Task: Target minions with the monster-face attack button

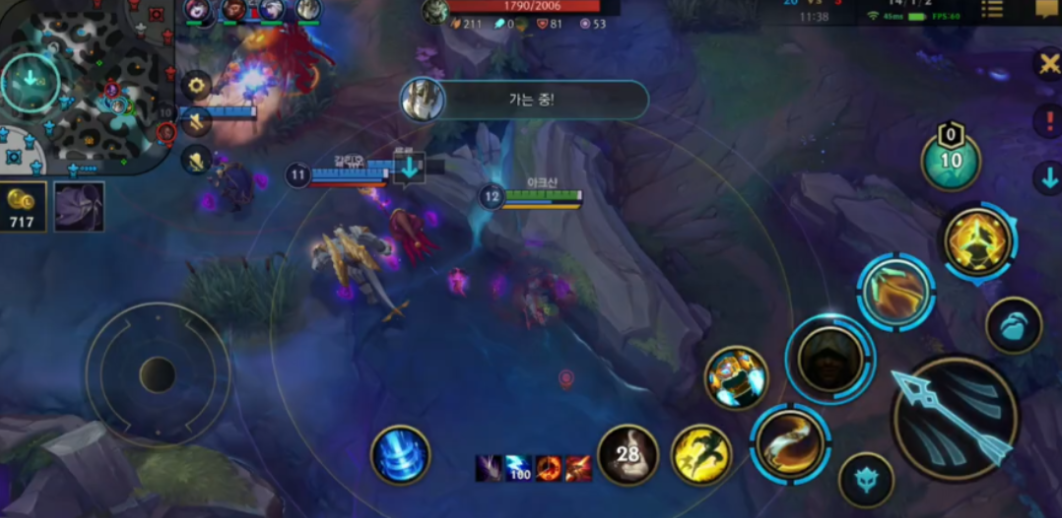Action: pos(866,480)
